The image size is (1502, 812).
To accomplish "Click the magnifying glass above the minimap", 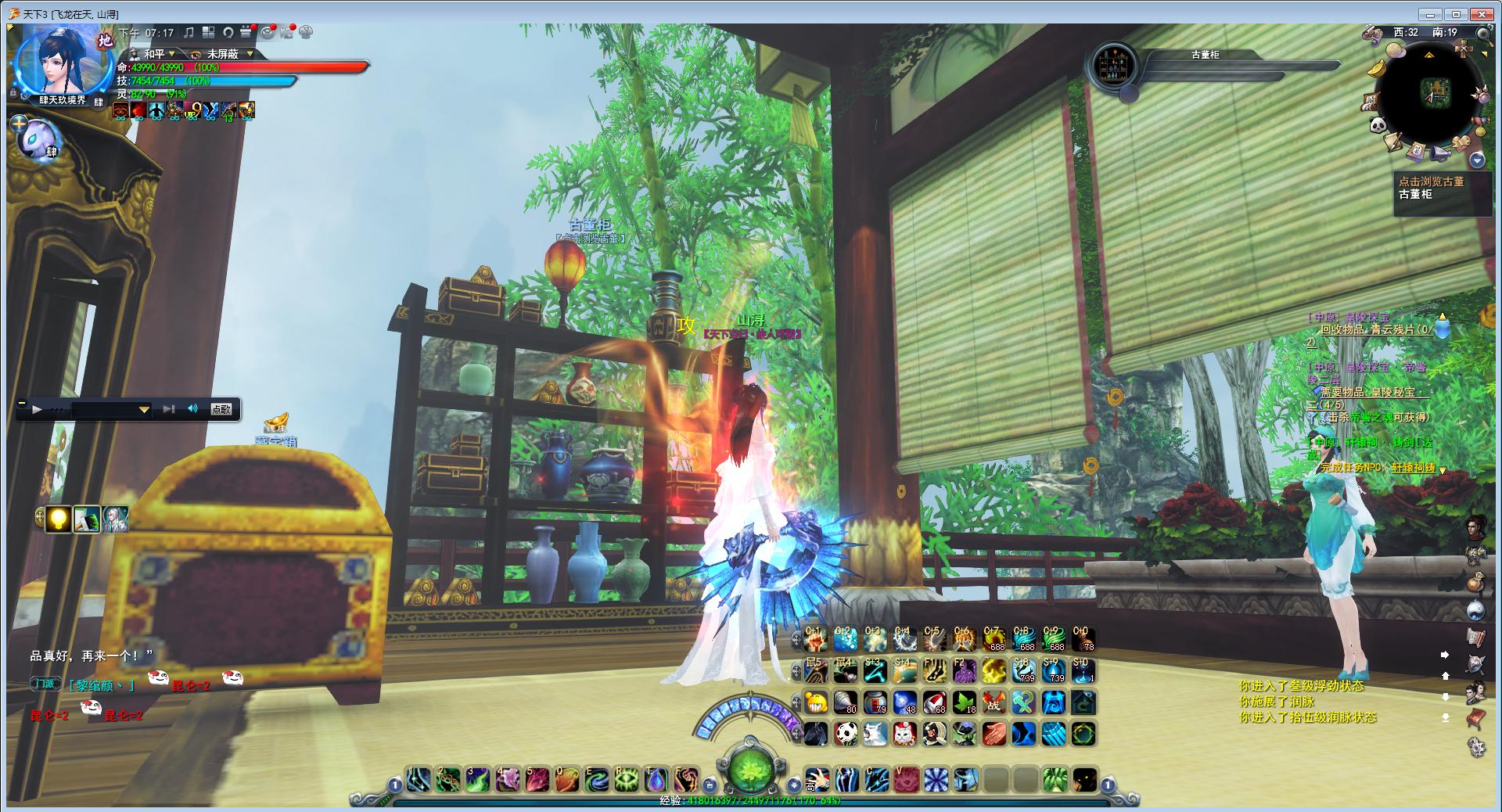I will [1482, 33].
